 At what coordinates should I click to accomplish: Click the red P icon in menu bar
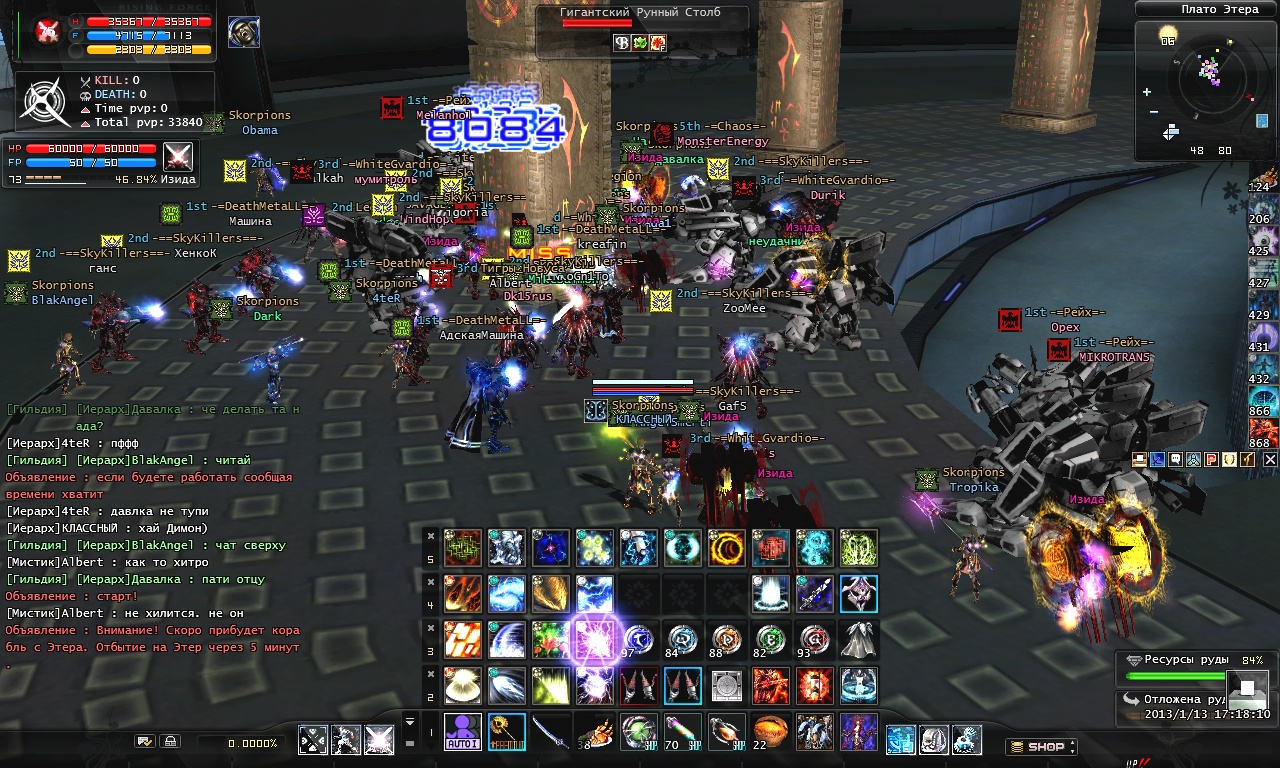1211,459
